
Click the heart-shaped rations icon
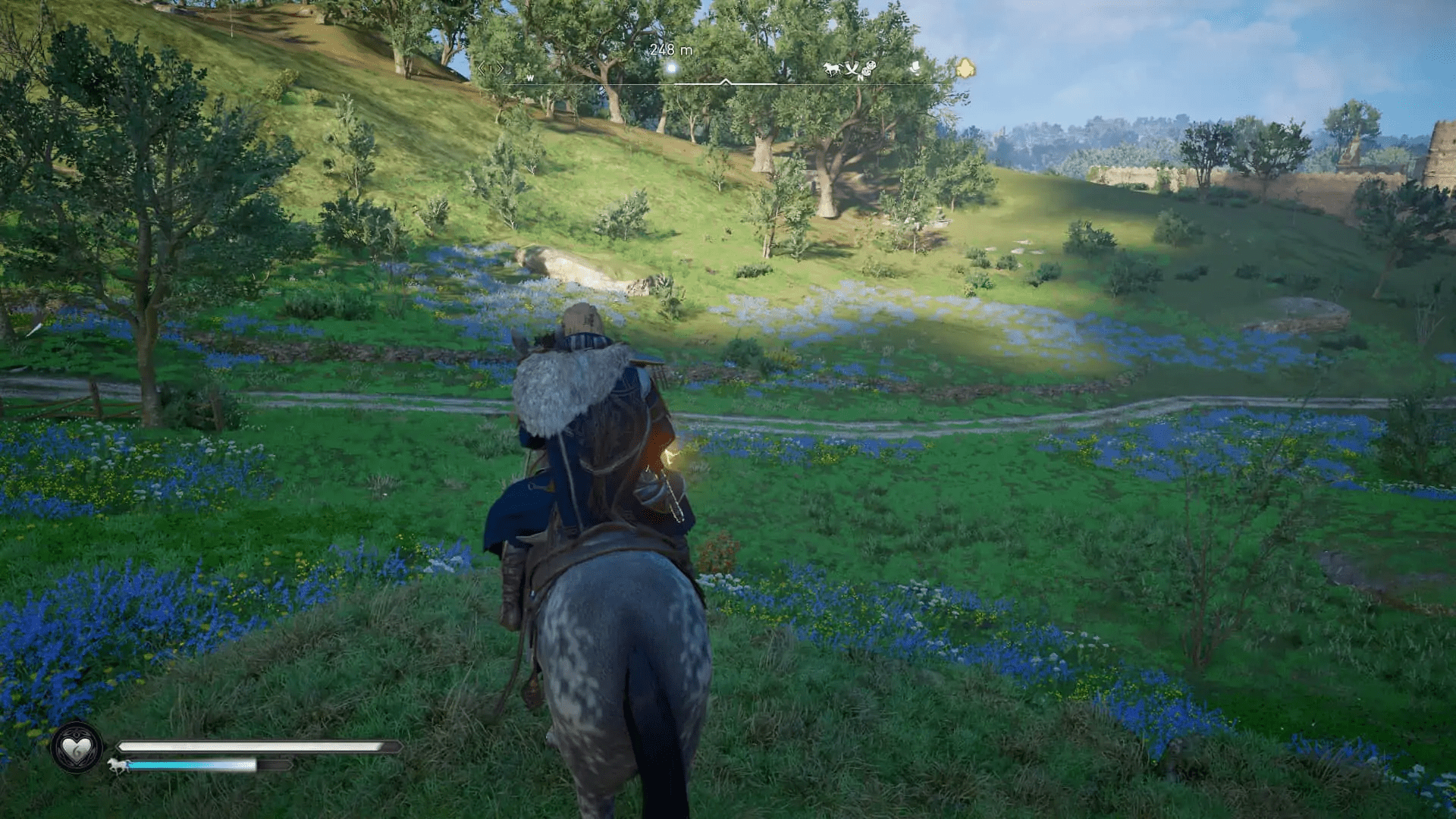[x=76, y=749]
